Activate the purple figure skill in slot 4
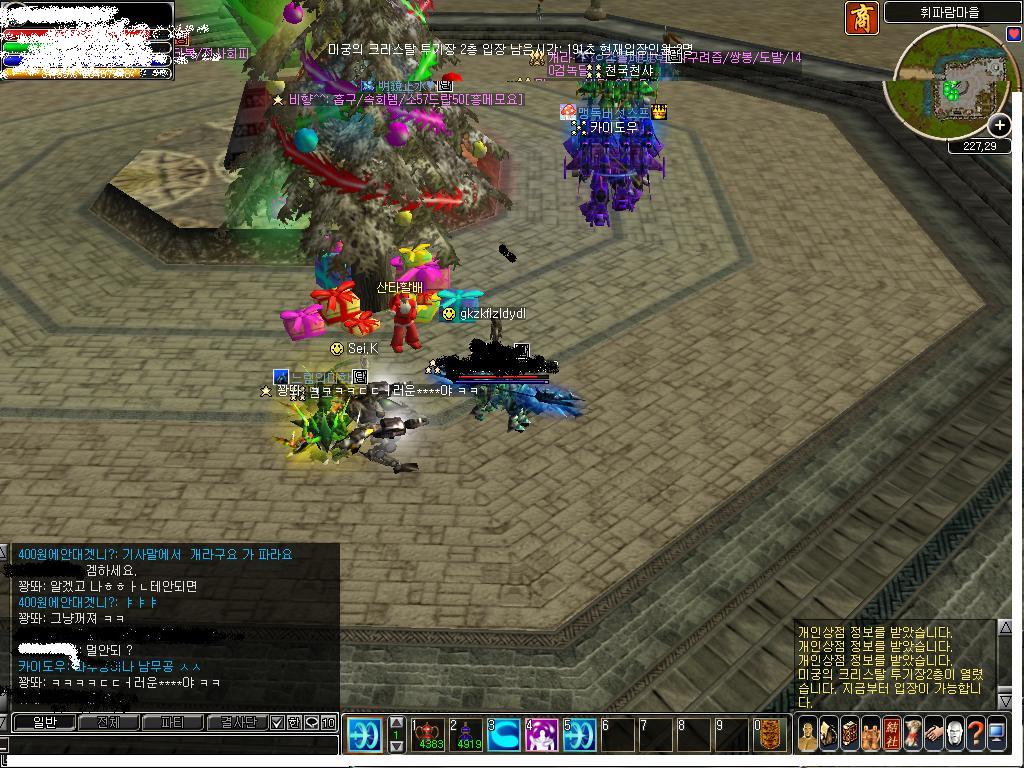This screenshot has width=1024, height=768. coord(542,735)
